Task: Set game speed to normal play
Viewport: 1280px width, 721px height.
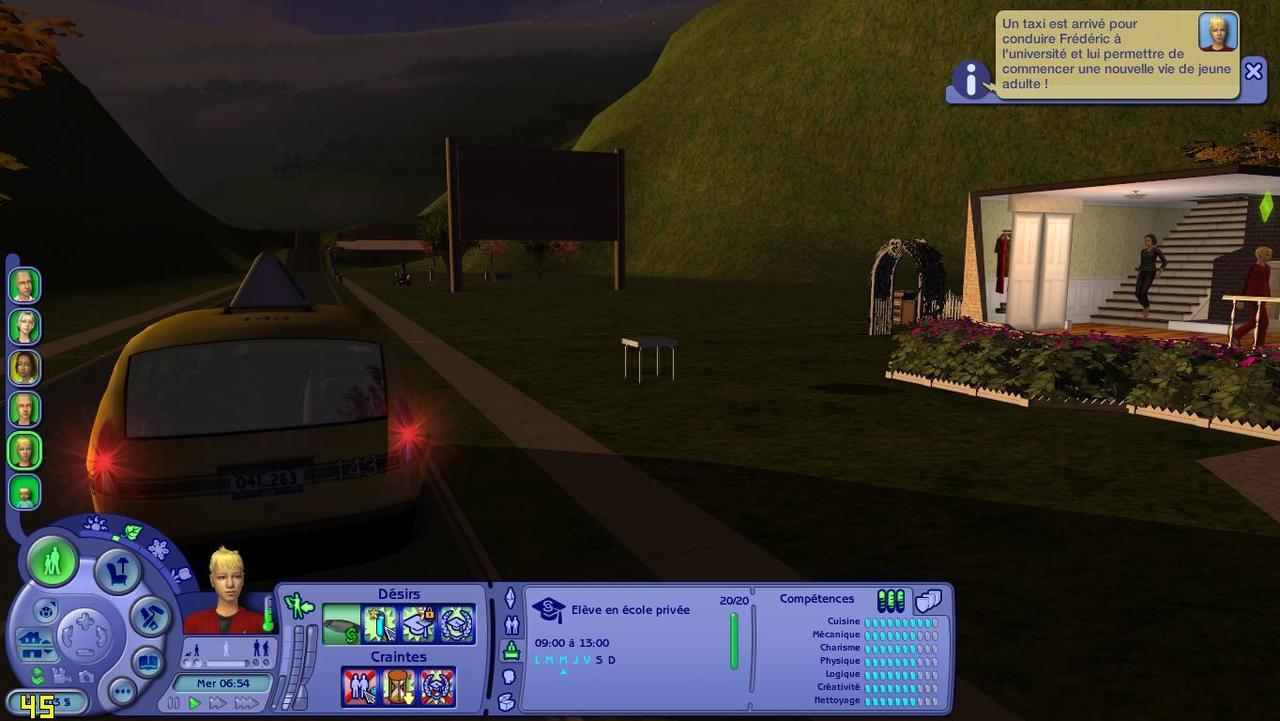Action: click(x=194, y=703)
